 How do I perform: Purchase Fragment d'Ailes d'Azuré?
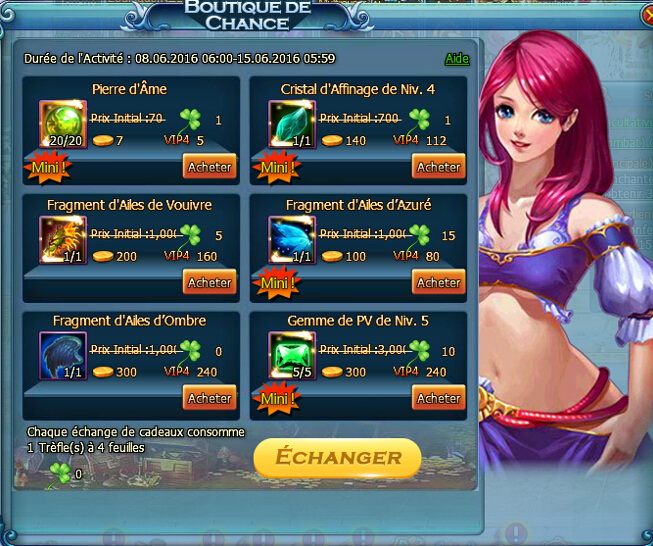tap(438, 283)
